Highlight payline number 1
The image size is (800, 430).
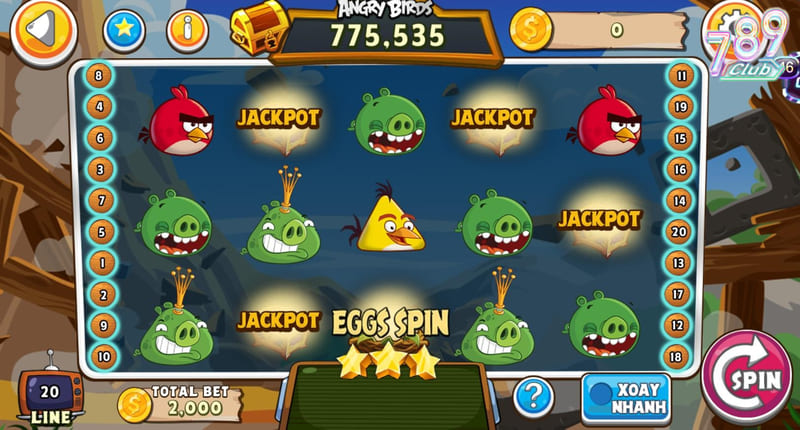tap(99, 263)
